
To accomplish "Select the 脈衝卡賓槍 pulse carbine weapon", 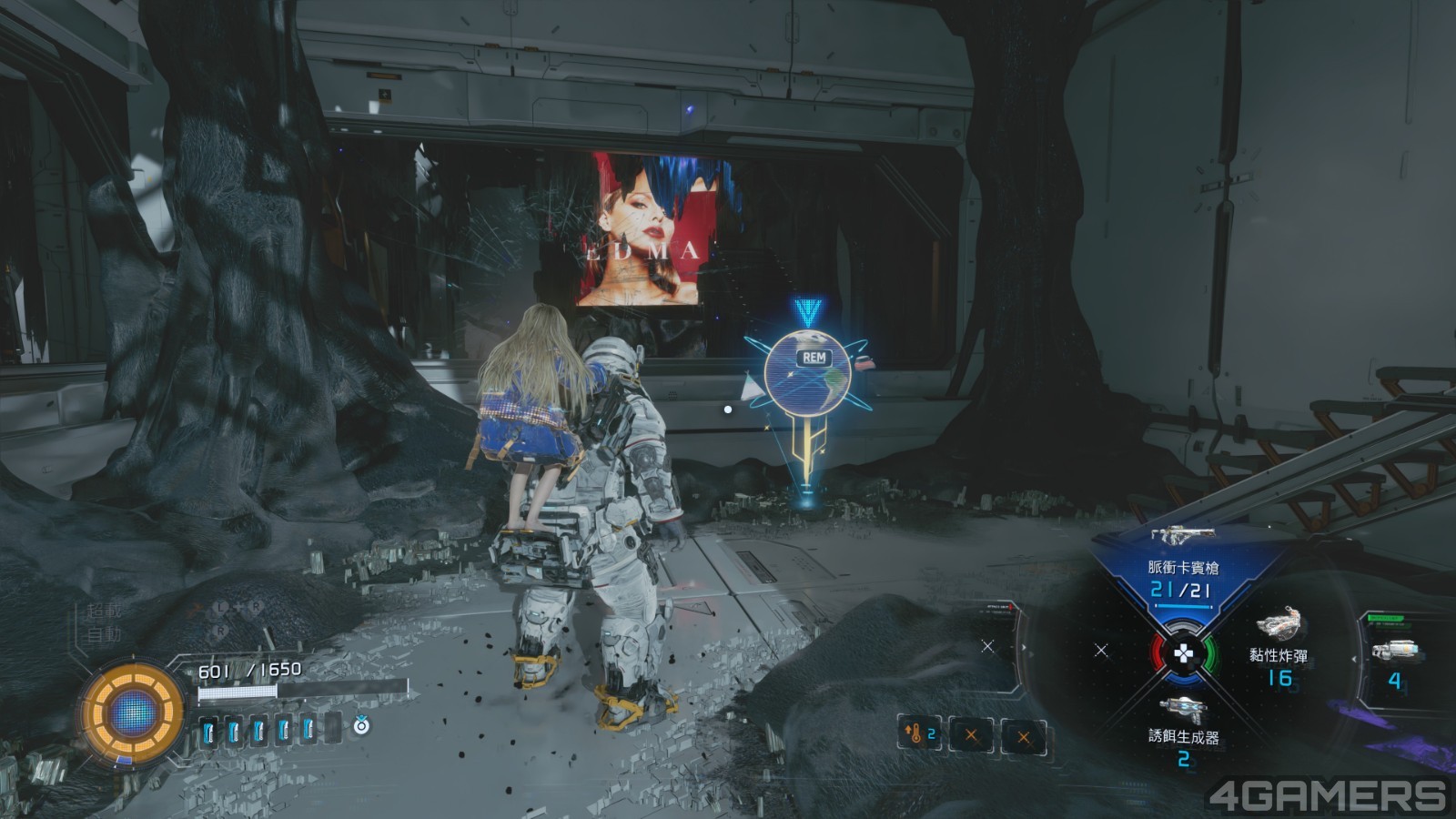I will point(1182,557).
